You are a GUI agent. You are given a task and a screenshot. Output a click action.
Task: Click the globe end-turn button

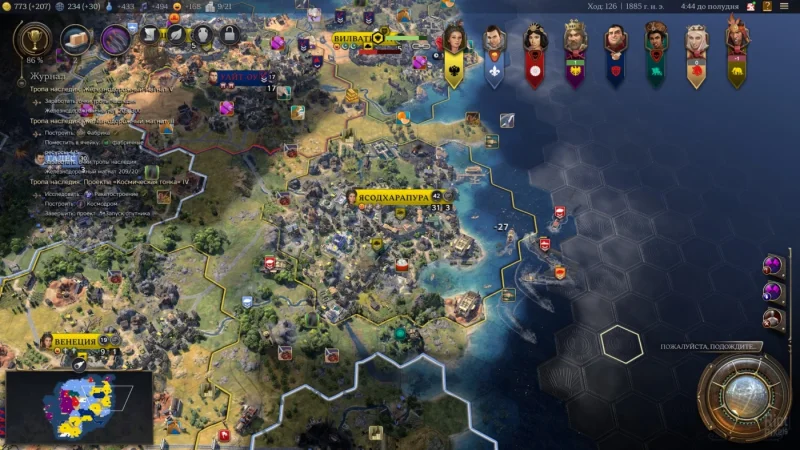point(743,397)
